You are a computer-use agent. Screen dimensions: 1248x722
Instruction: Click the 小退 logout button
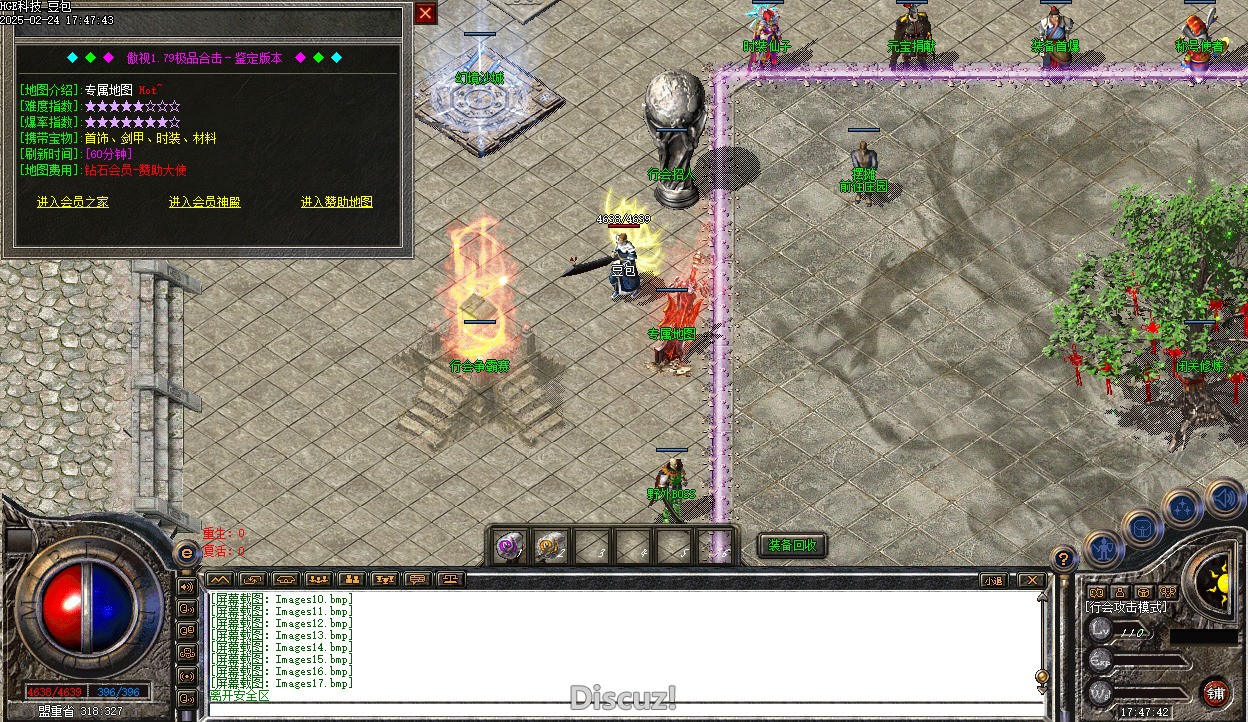pyautogui.click(x=992, y=580)
